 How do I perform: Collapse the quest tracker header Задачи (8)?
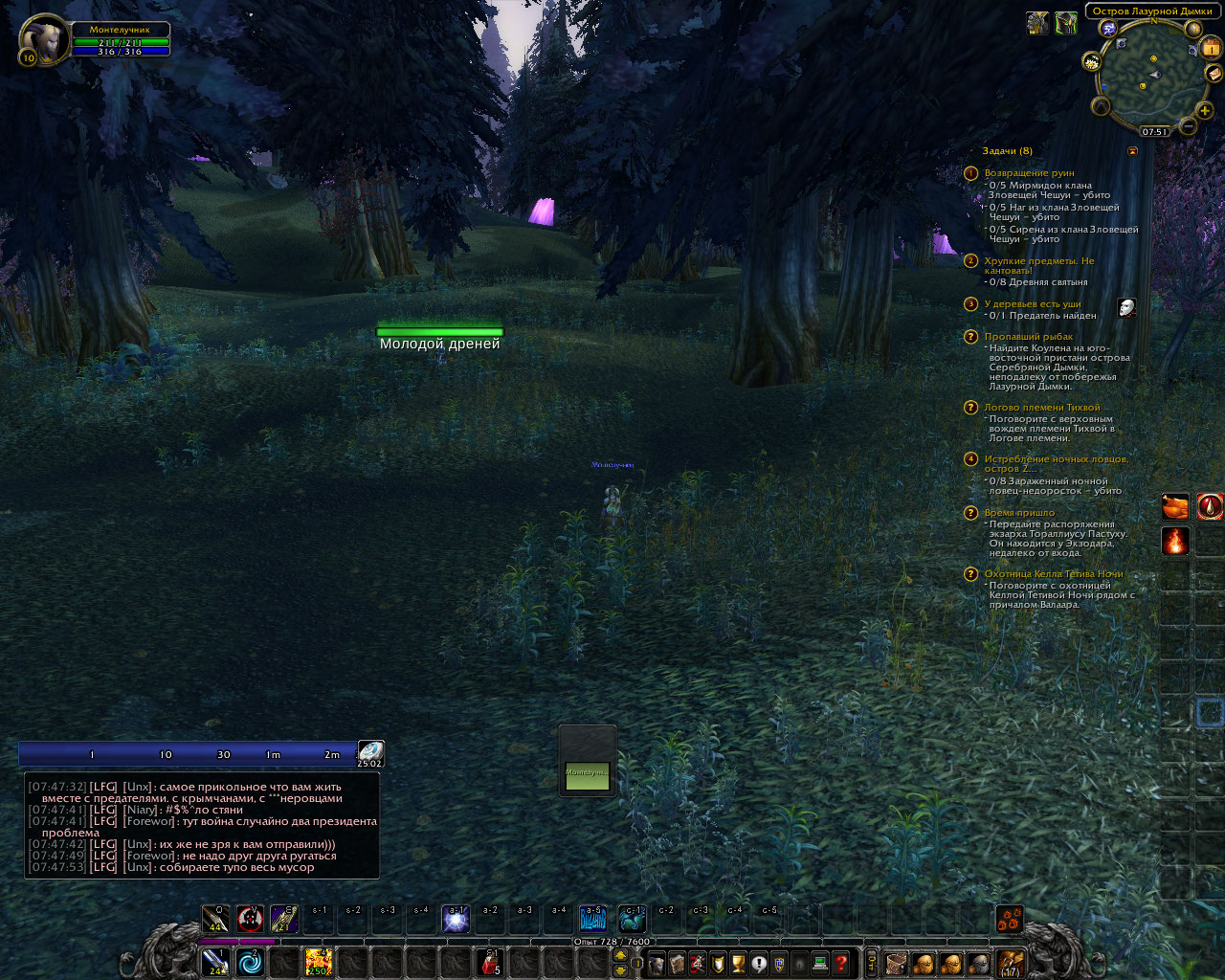tap(1006, 150)
